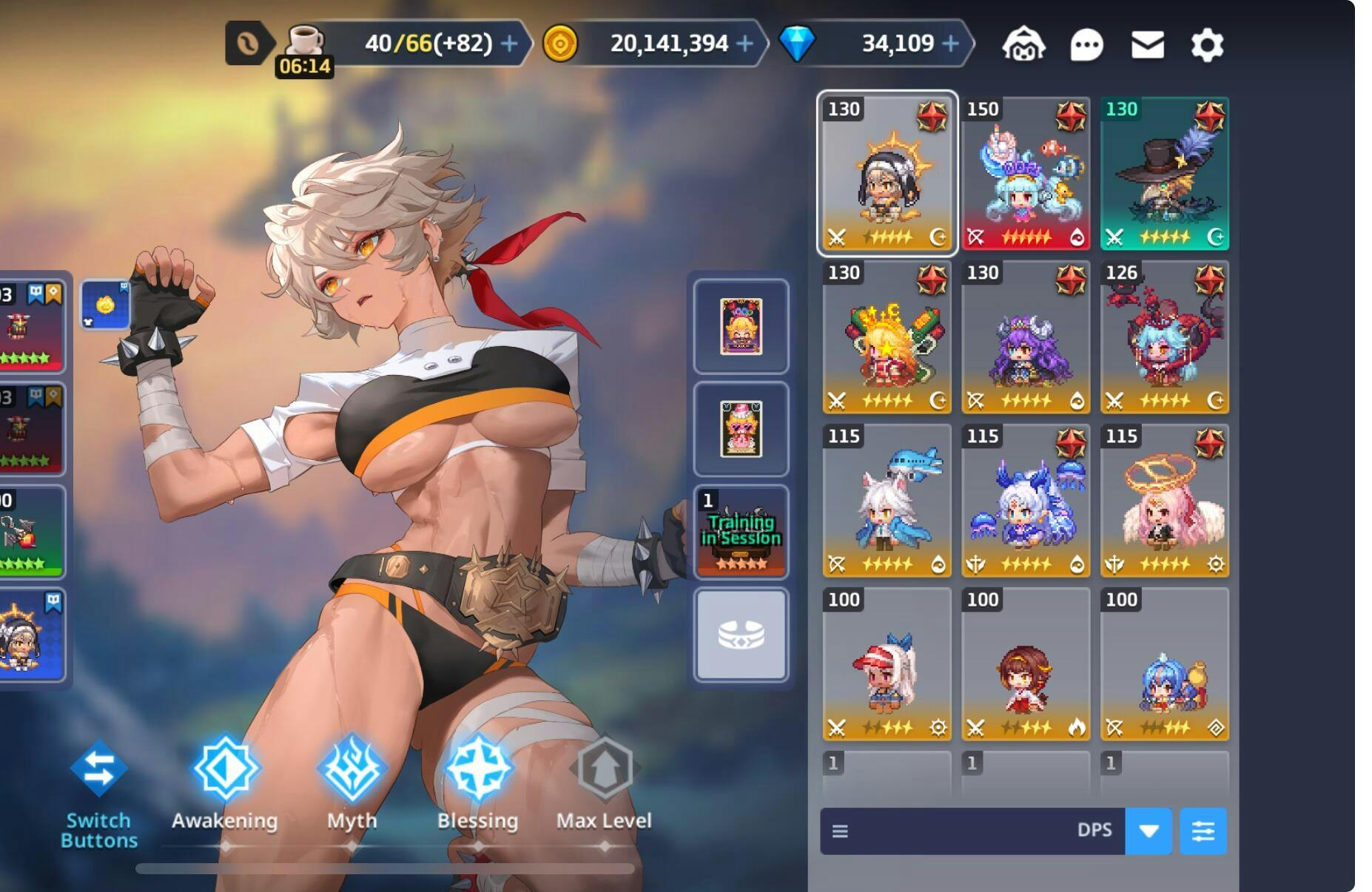Add more coffee stamina with the plus
The image size is (1372, 892).
coord(509,44)
